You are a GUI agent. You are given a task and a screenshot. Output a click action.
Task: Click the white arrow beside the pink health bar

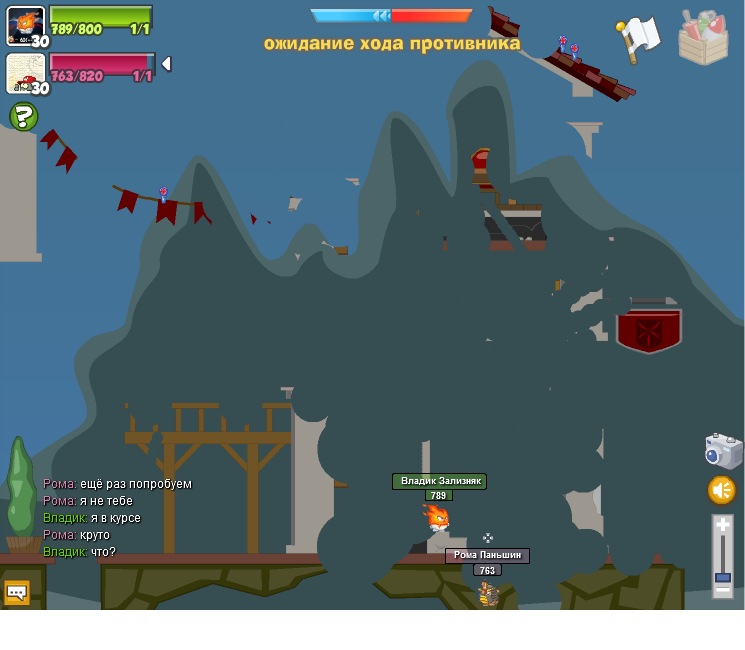tap(166, 64)
